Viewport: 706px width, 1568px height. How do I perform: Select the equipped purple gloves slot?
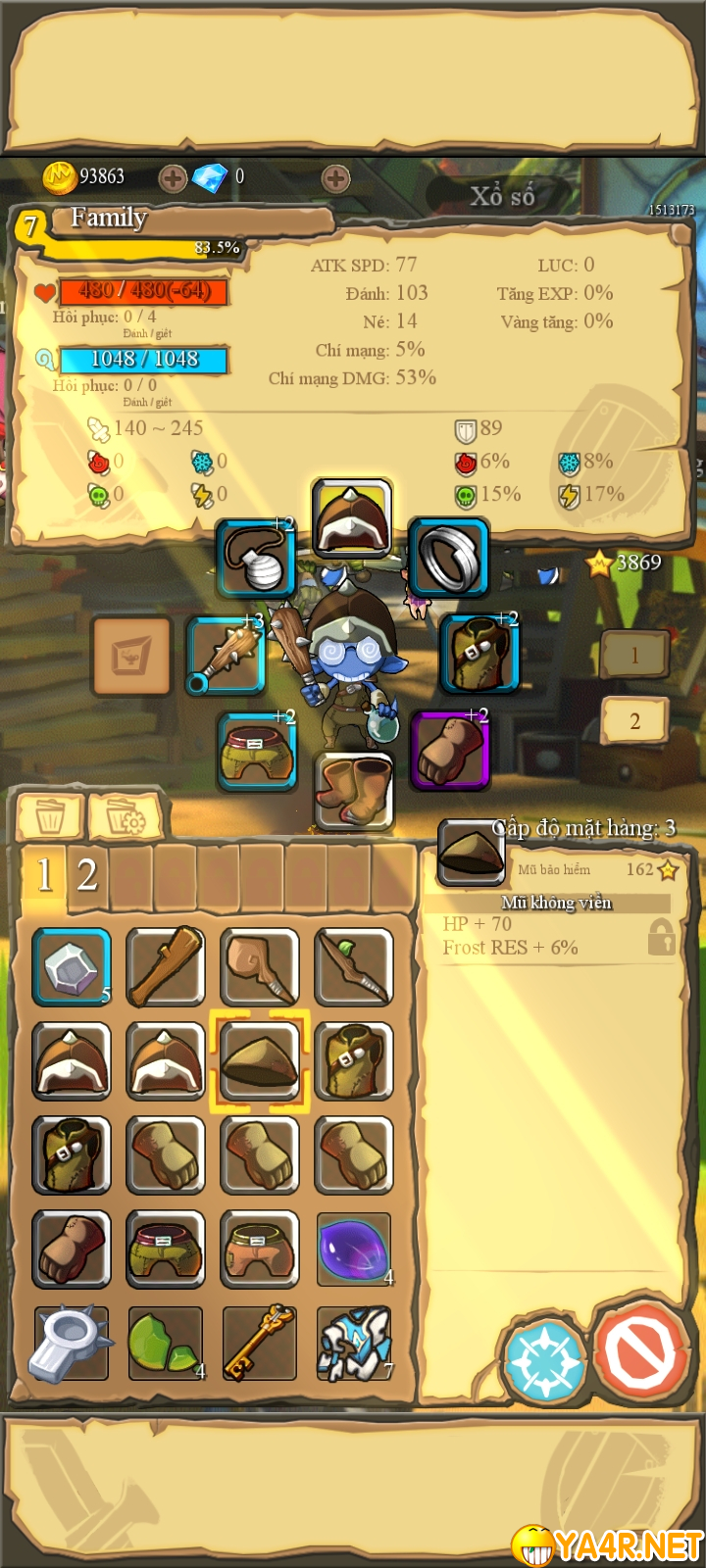tap(449, 750)
